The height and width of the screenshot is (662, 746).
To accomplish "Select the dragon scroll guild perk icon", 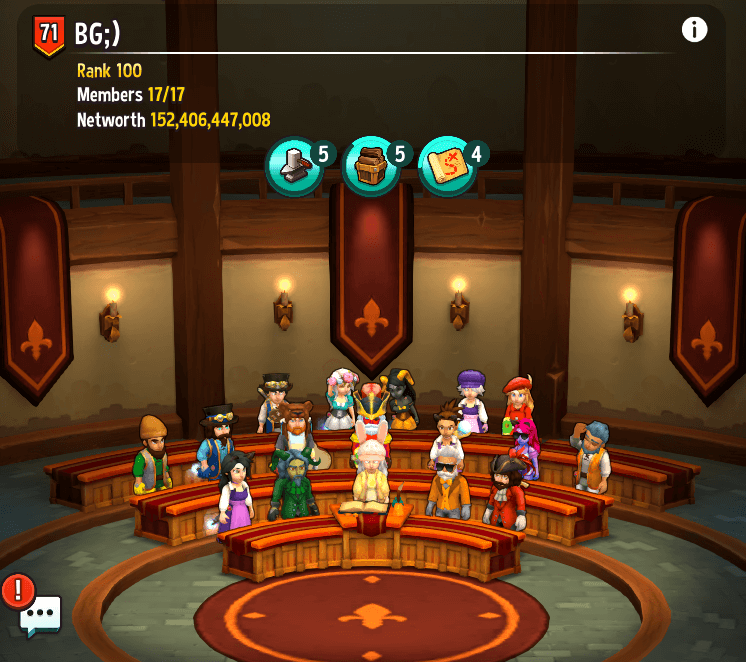I will [x=447, y=166].
